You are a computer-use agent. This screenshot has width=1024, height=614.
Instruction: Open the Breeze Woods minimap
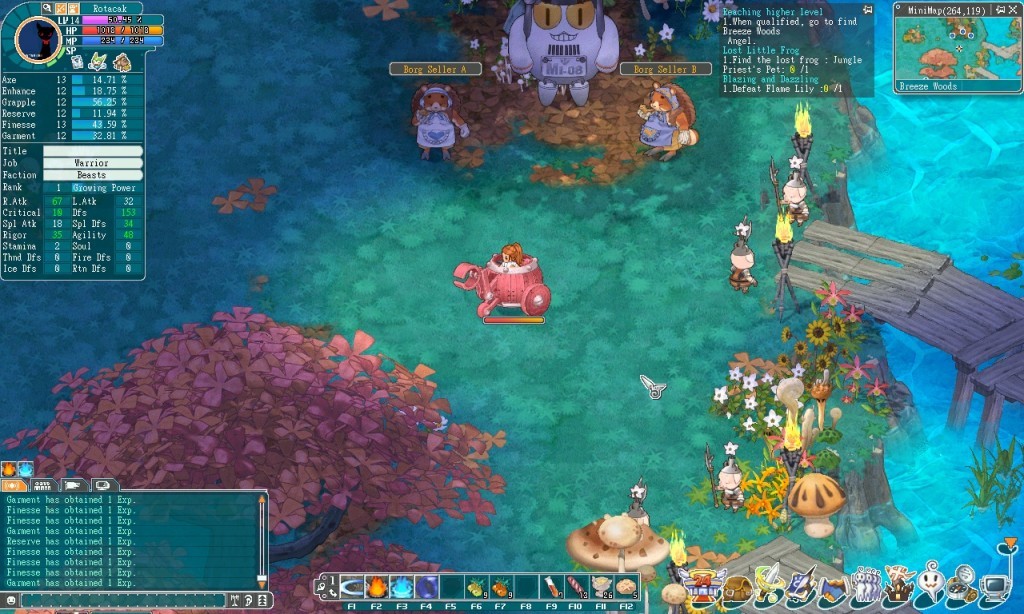pos(957,47)
